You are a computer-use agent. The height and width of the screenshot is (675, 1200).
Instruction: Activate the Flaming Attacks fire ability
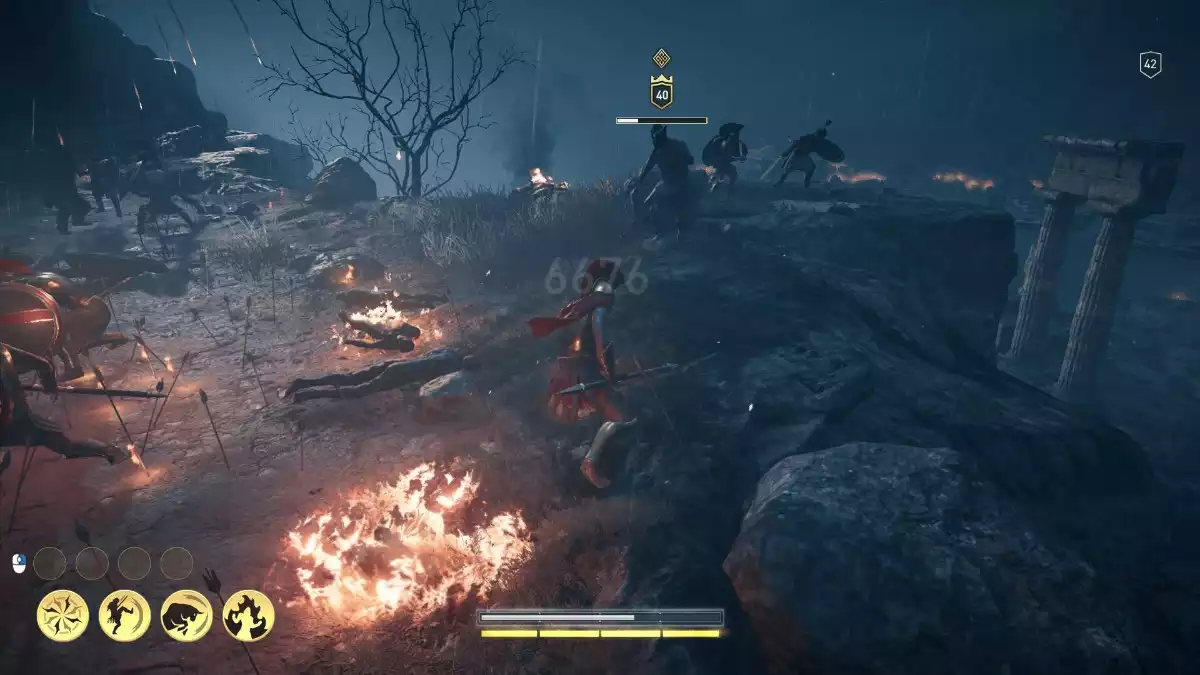(248, 615)
